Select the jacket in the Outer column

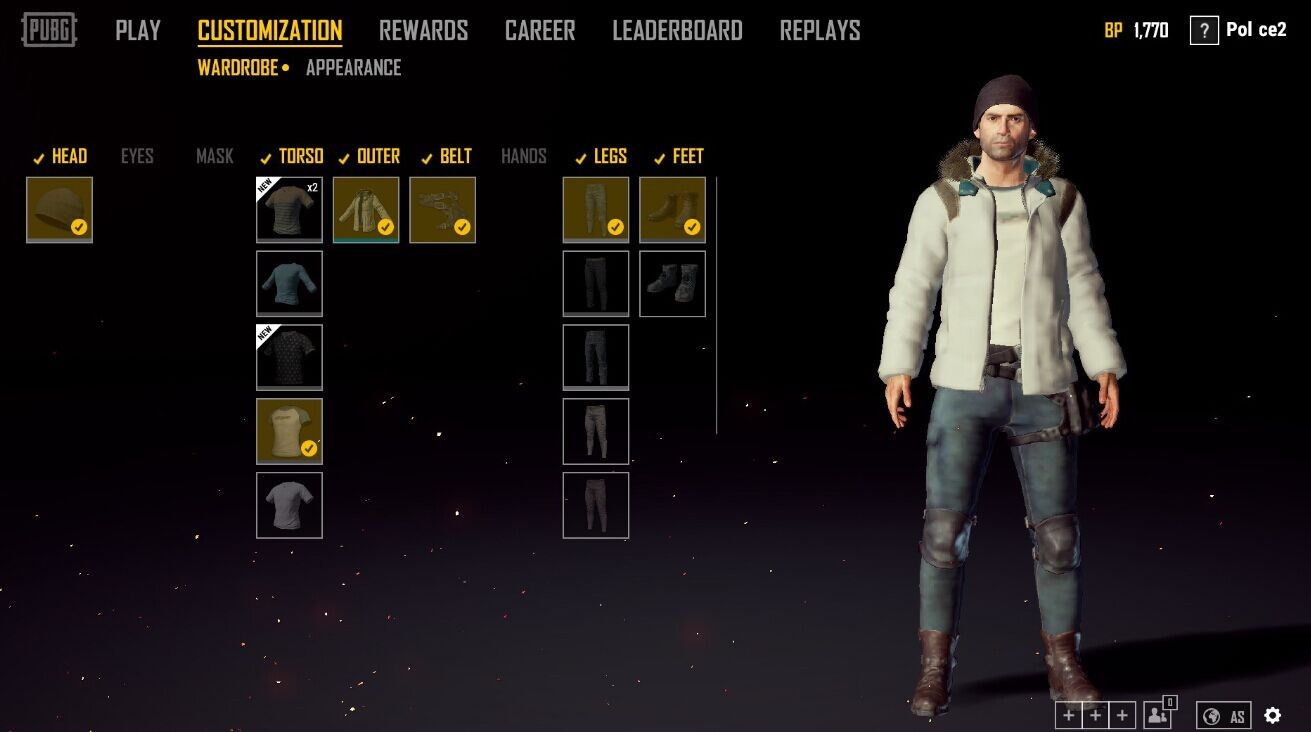click(x=366, y=210)
